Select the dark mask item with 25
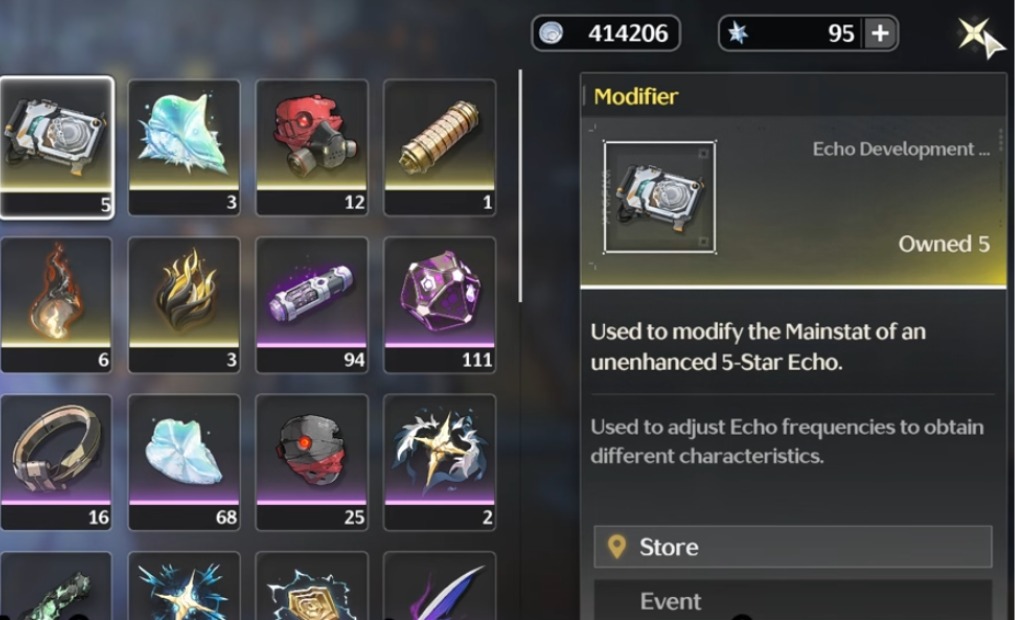 tap(312, 461)
